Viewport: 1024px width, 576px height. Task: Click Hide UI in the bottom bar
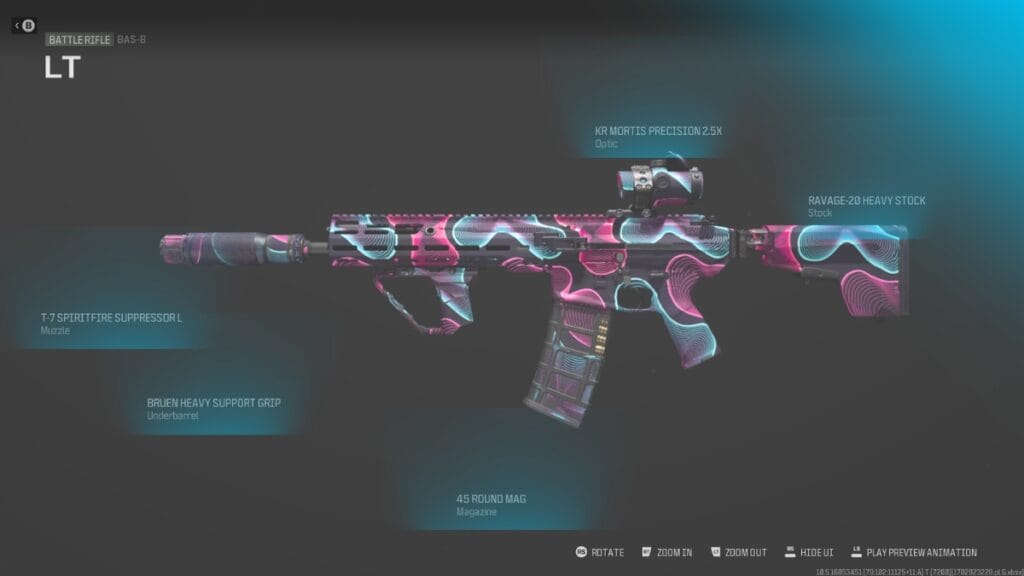808,552
